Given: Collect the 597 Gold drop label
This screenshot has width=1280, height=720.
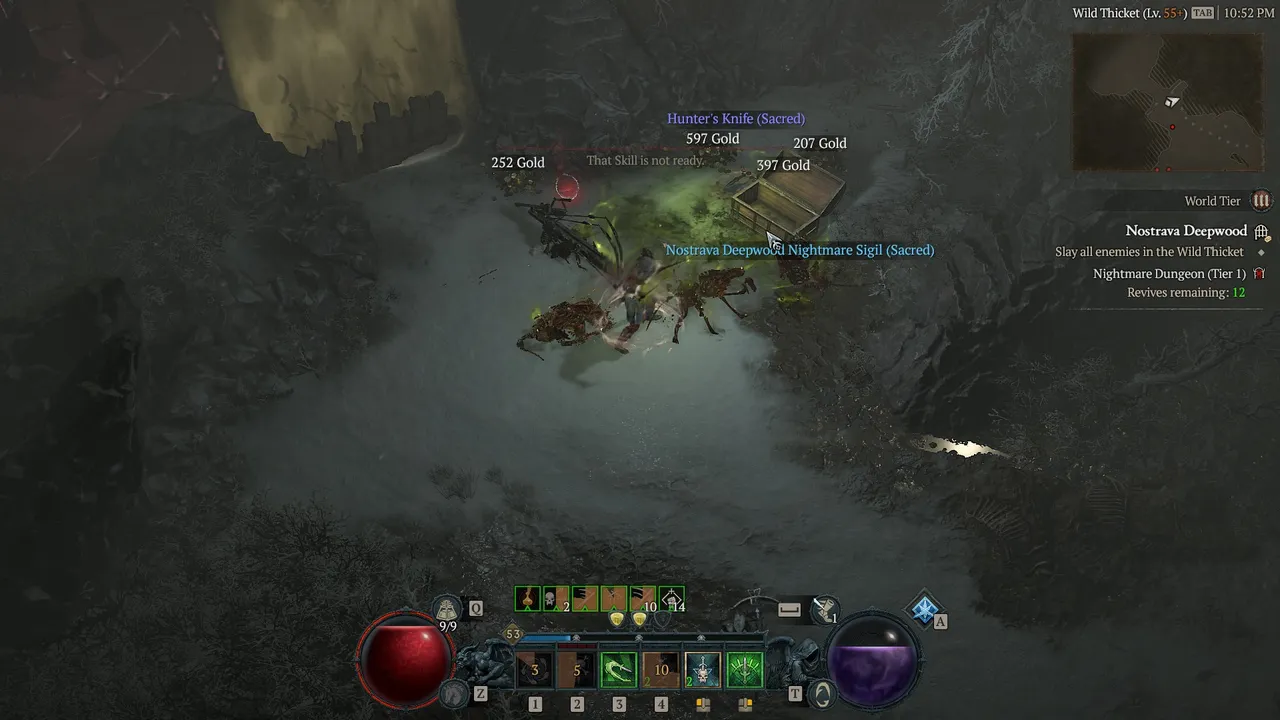Looking at the screenshot, I should (712, 139).
